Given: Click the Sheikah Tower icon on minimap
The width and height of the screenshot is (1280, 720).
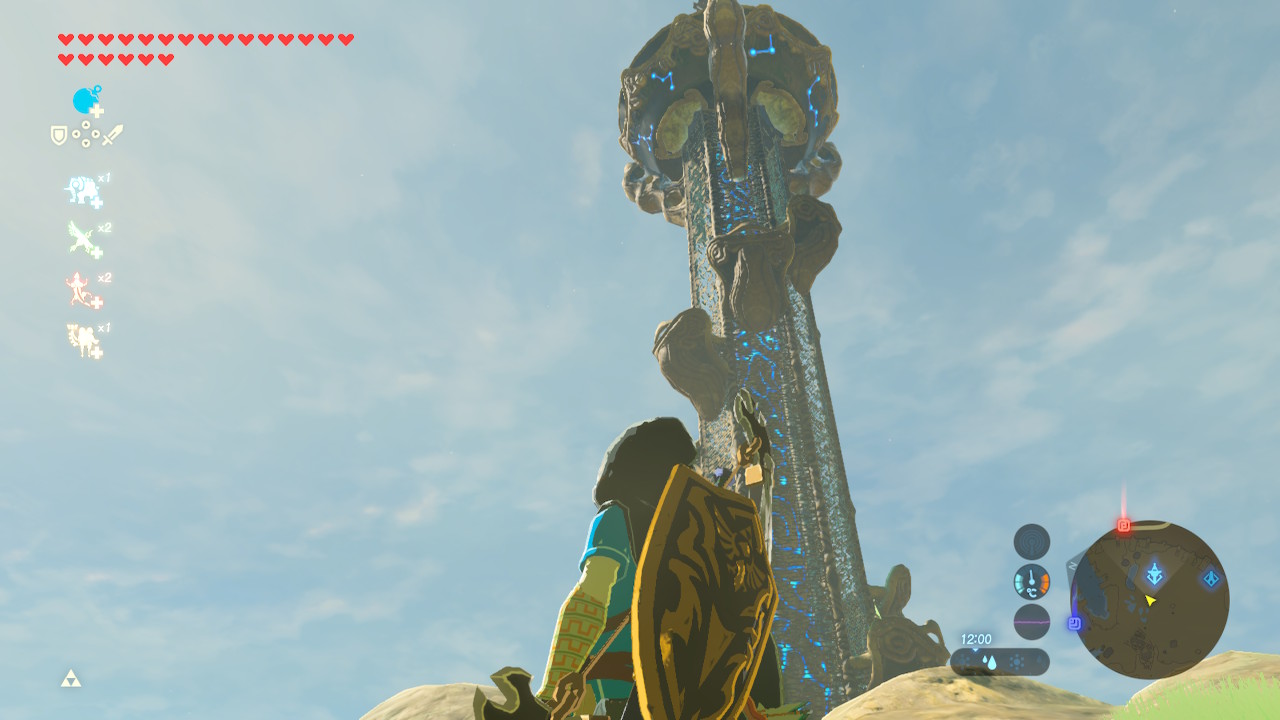Looking at the screenshot, I should [1155, 574].
